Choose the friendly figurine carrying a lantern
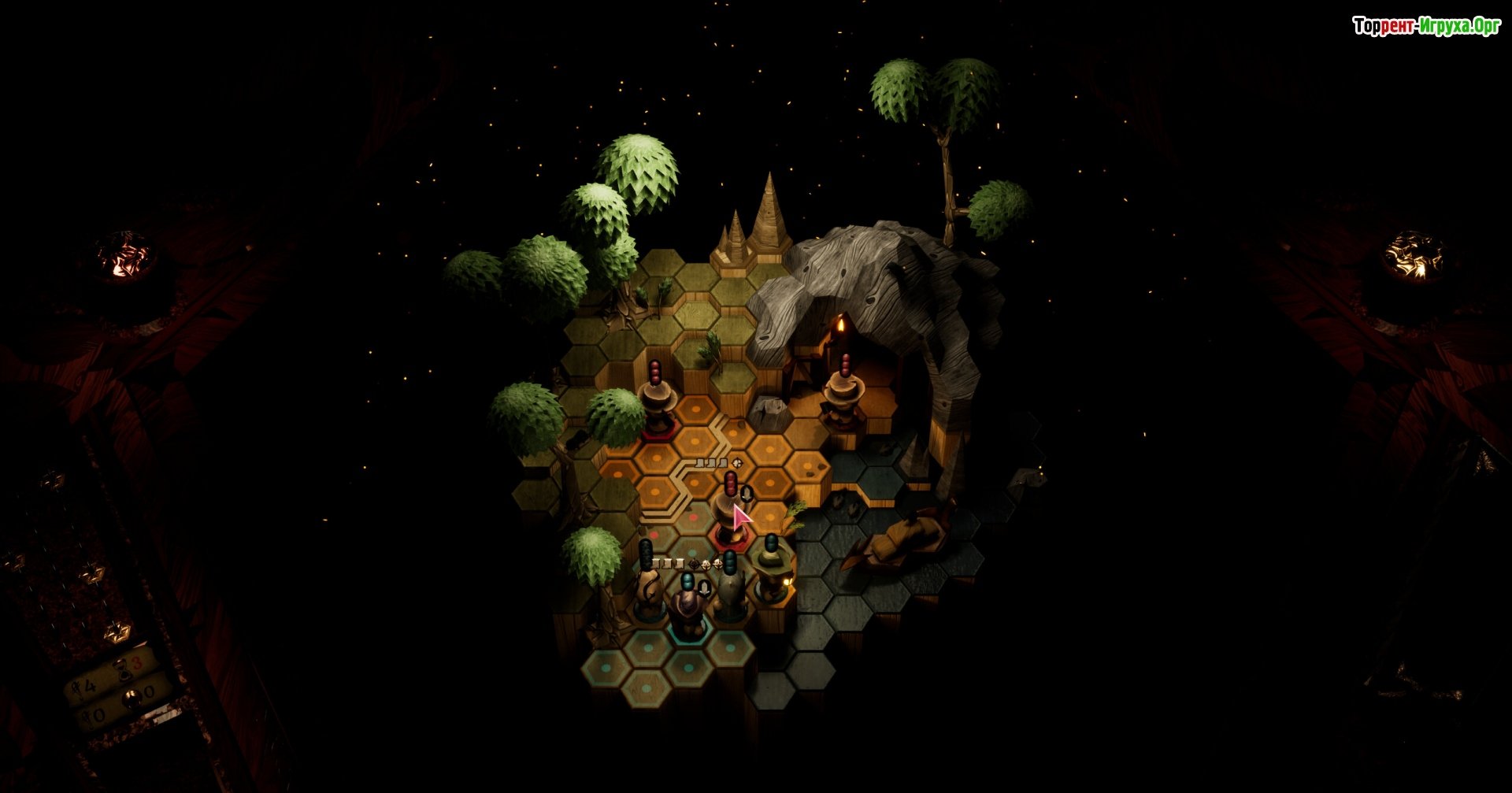Screen dimensions: 1512x793 tap(771, 573)
